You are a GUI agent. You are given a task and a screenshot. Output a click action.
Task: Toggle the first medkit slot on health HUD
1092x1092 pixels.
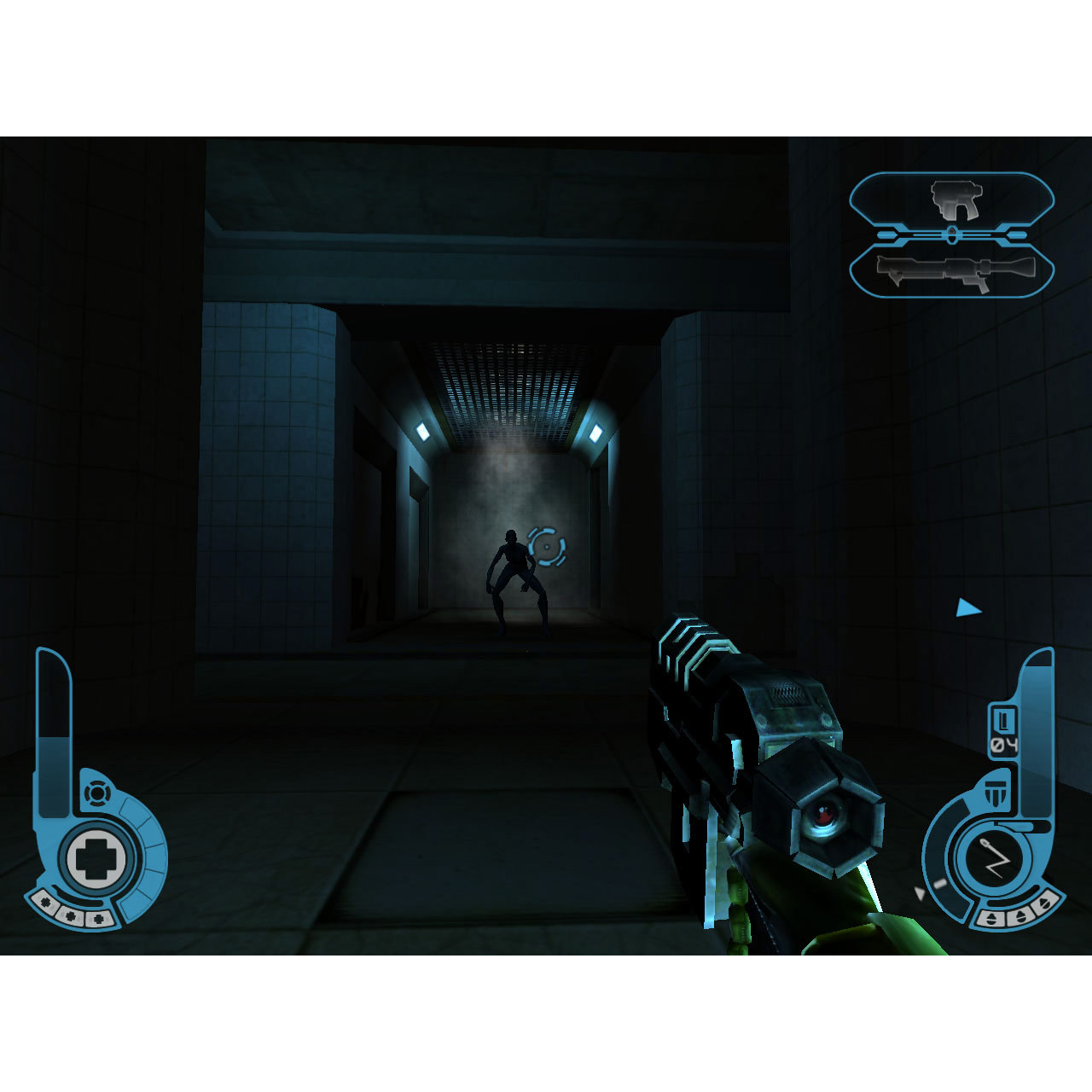(44, 902)
